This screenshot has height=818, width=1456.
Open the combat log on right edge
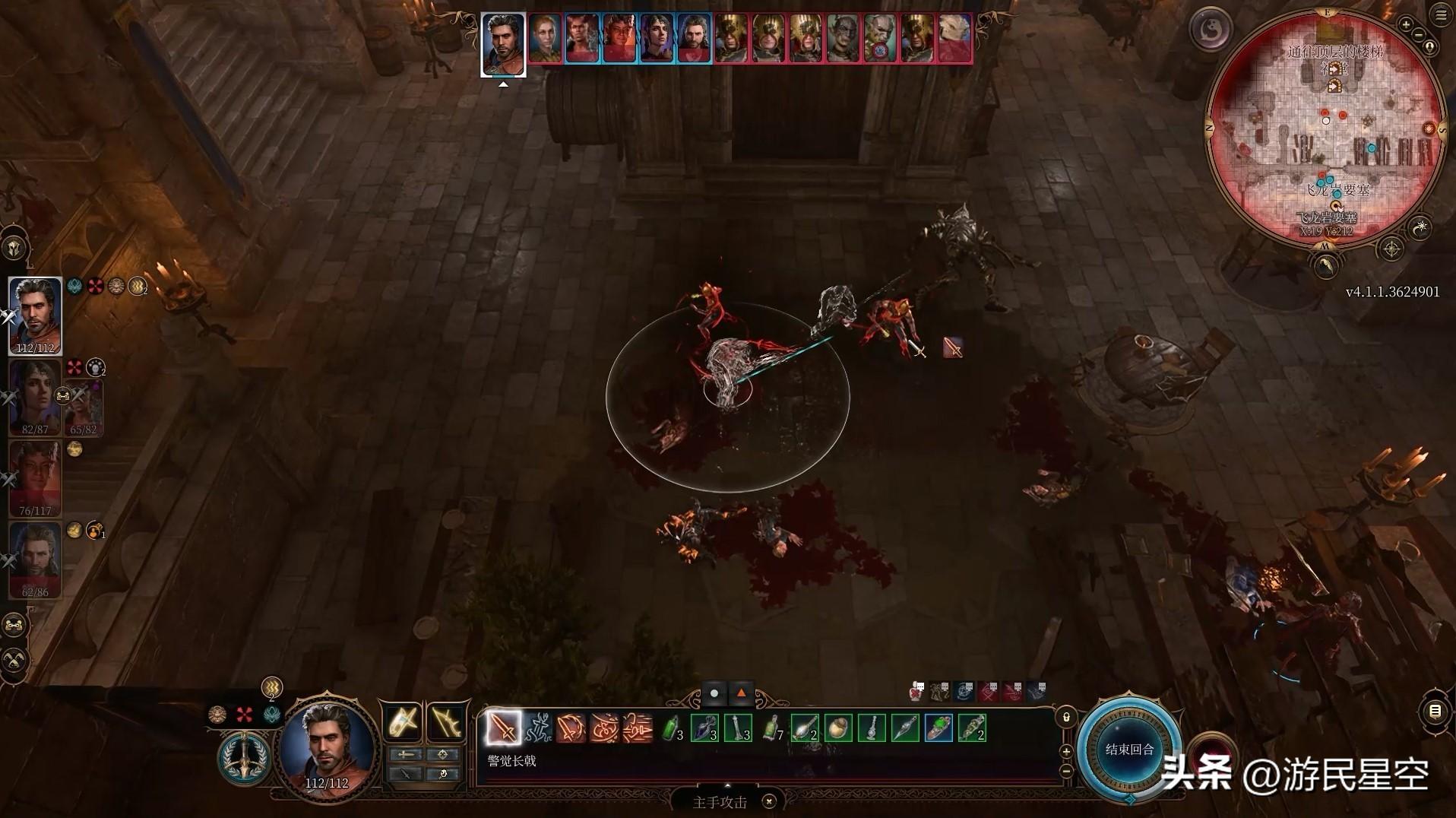(x=1435, y=712)
